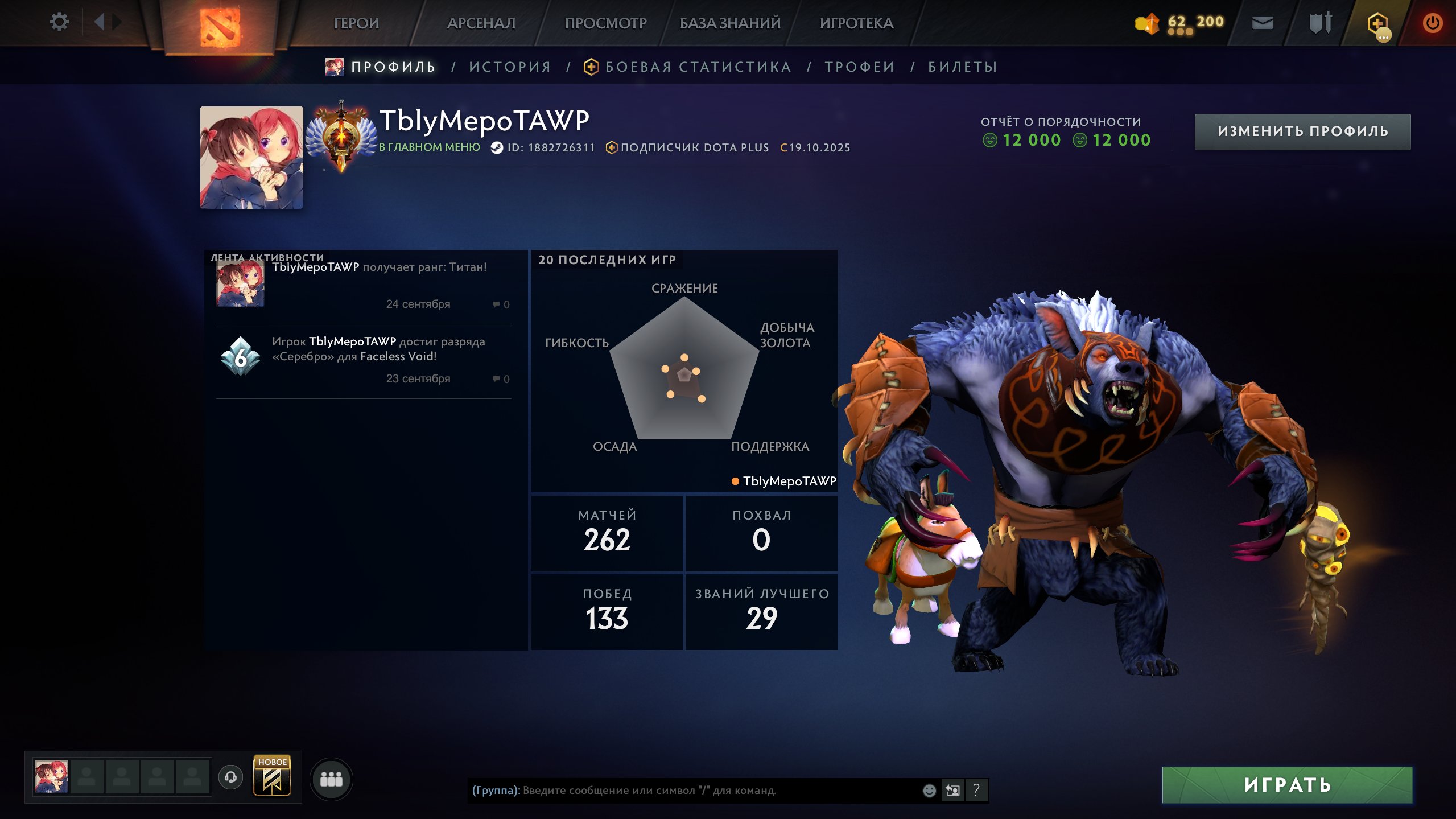This screenshot has height=819, width=1456.
Task: Open the Герои menu
Action: (356, 23)
